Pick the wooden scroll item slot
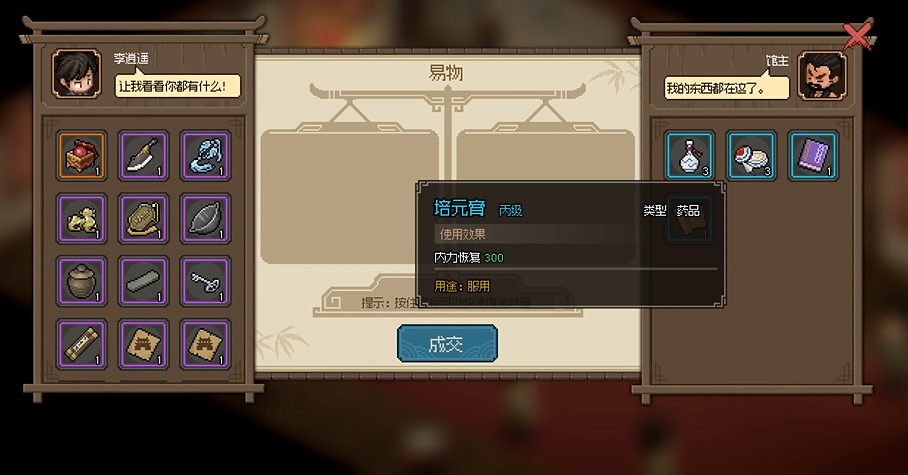Viewport: 908px width, 475px height. [x=81, y=343]
